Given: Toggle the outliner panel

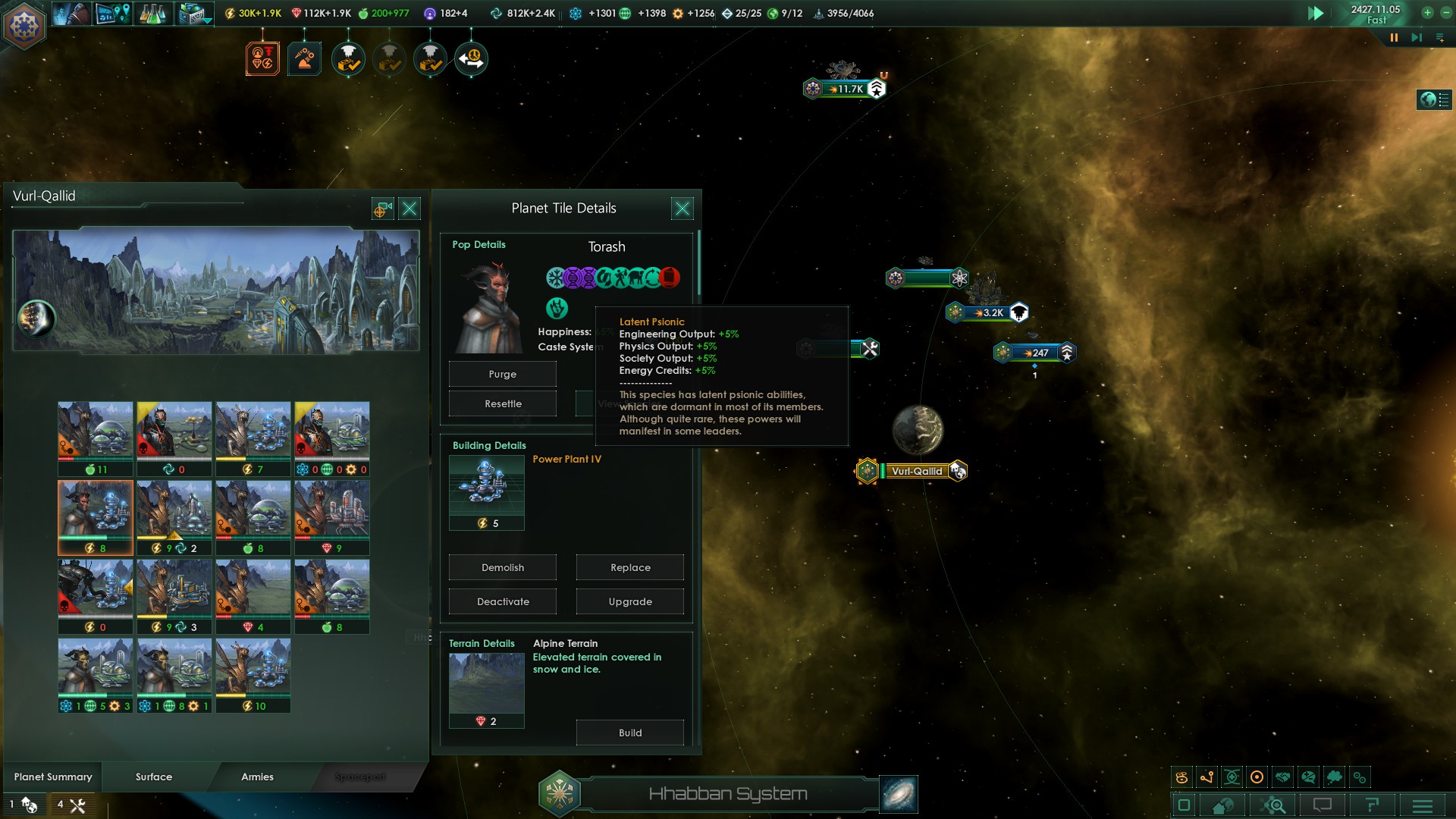Looking at the screenshot, I should coord(1433,99).
